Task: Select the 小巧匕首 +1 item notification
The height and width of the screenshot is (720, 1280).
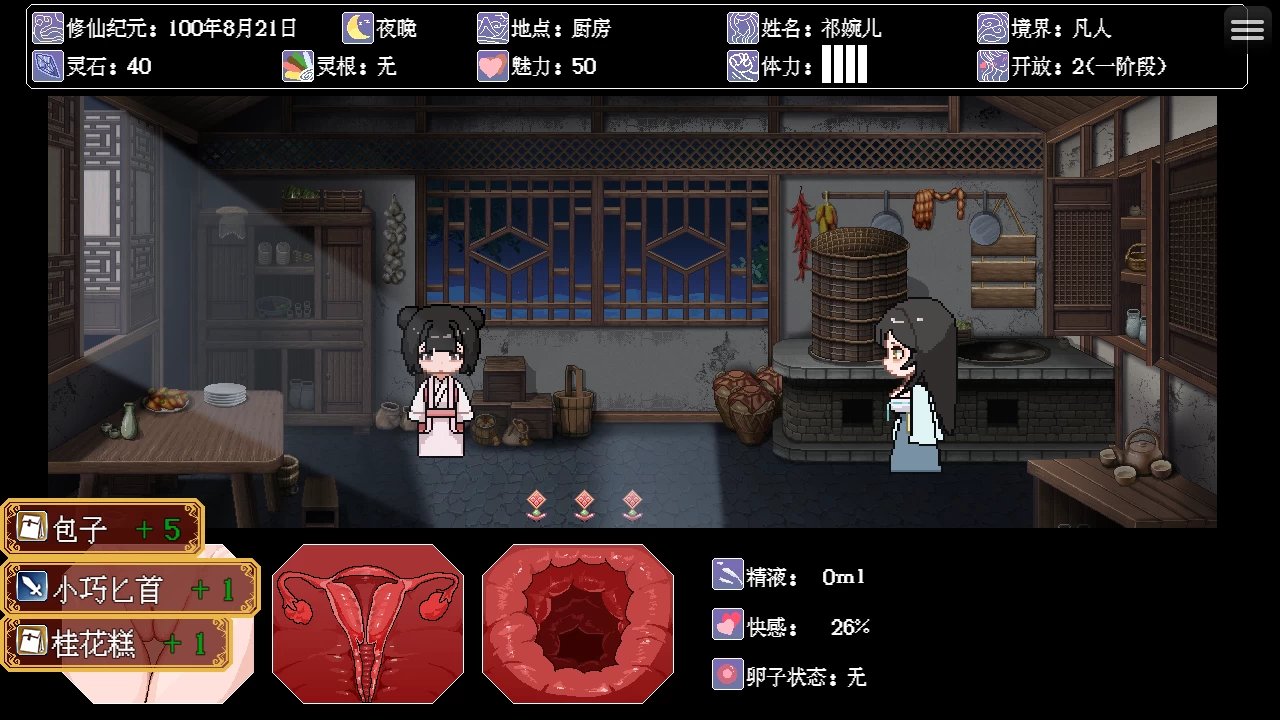Action: click(x=130, y=588)
